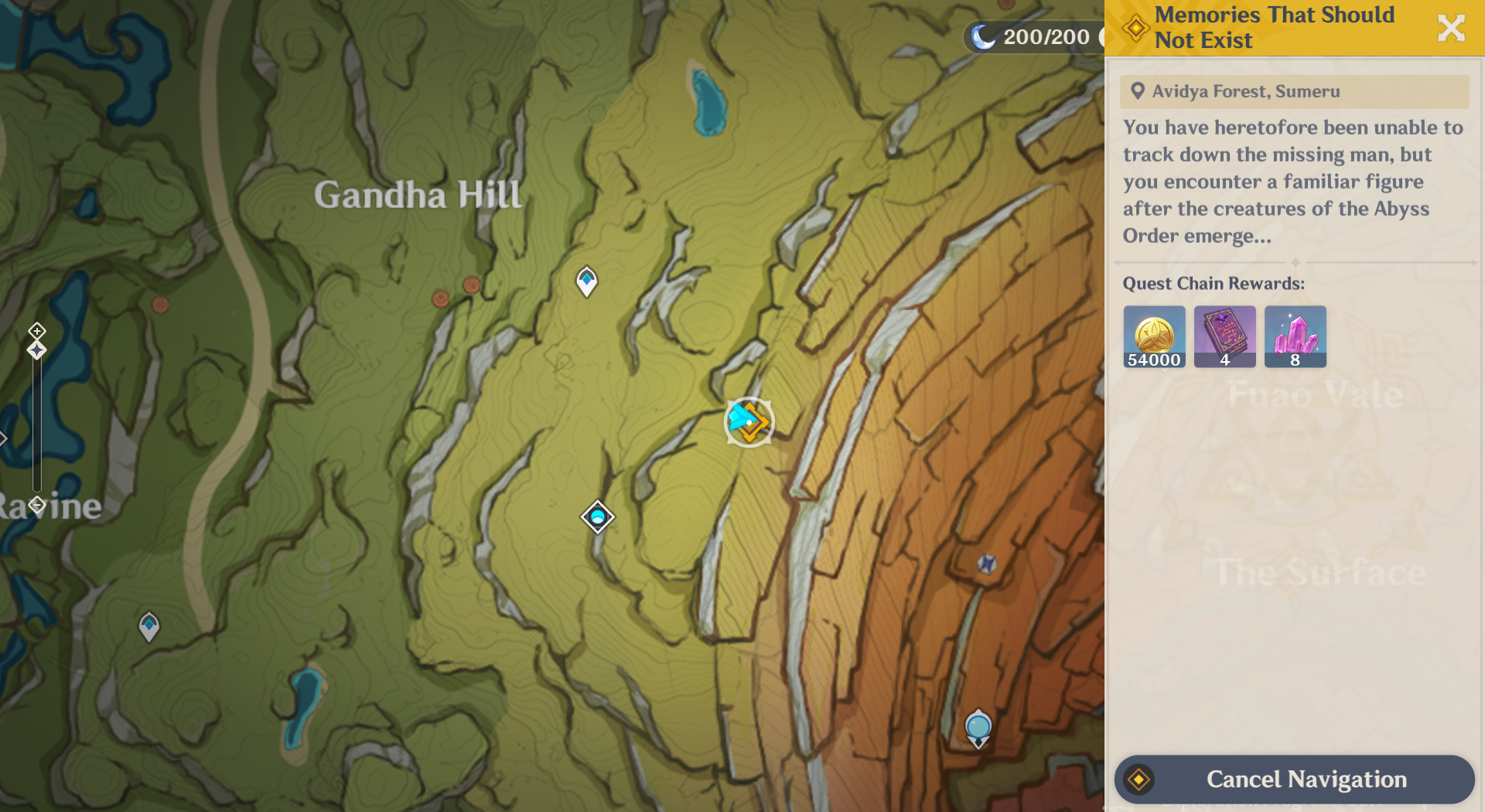
Task: Select the gold quest navigation marker on the map
Action: (x=749, y=423)
